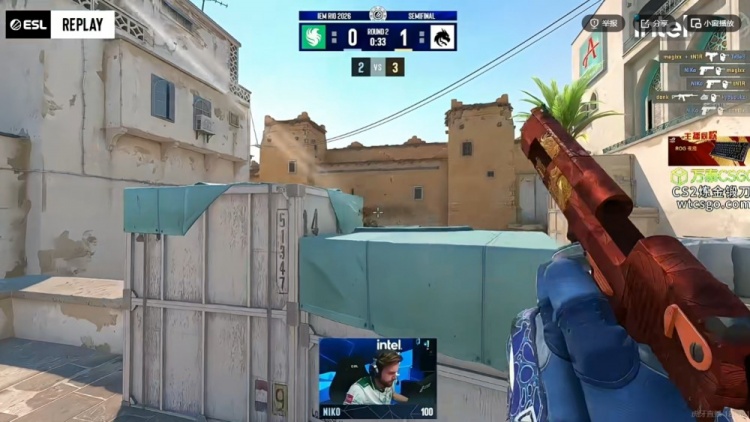Open the 分享 share option

[656, 22]
